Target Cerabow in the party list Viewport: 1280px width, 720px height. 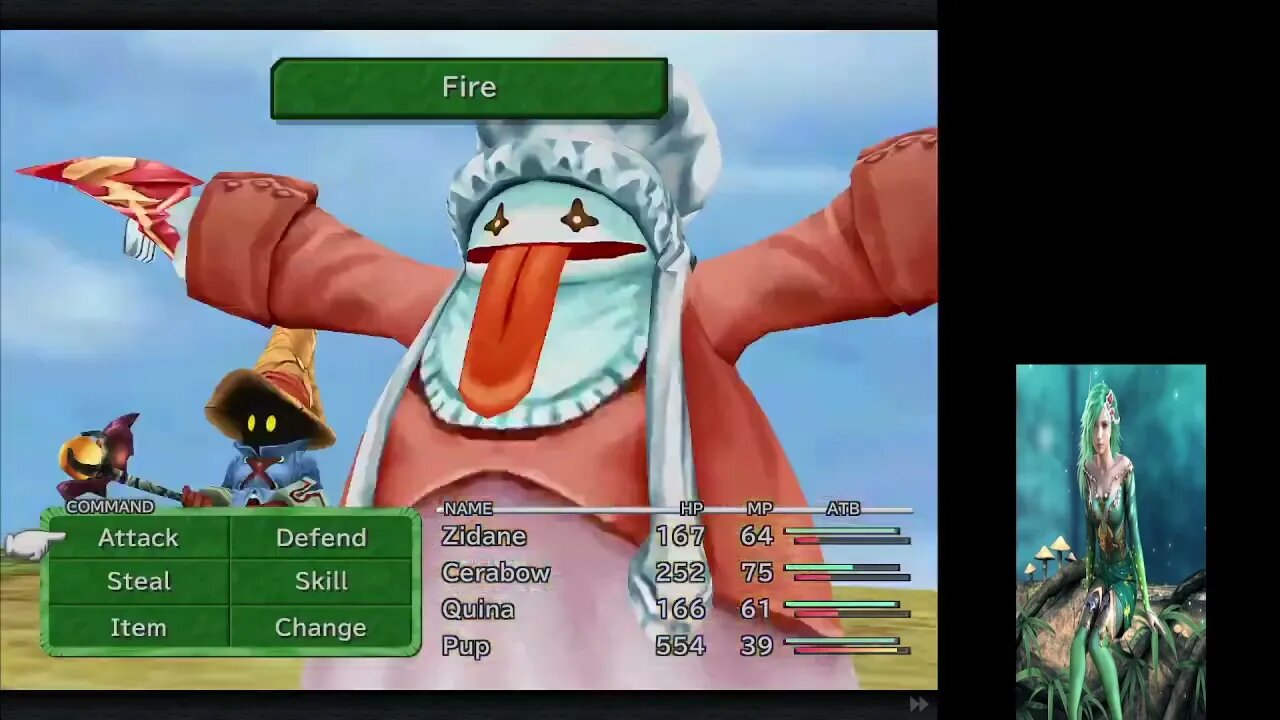pyautogui.click(x=495, y=573)
